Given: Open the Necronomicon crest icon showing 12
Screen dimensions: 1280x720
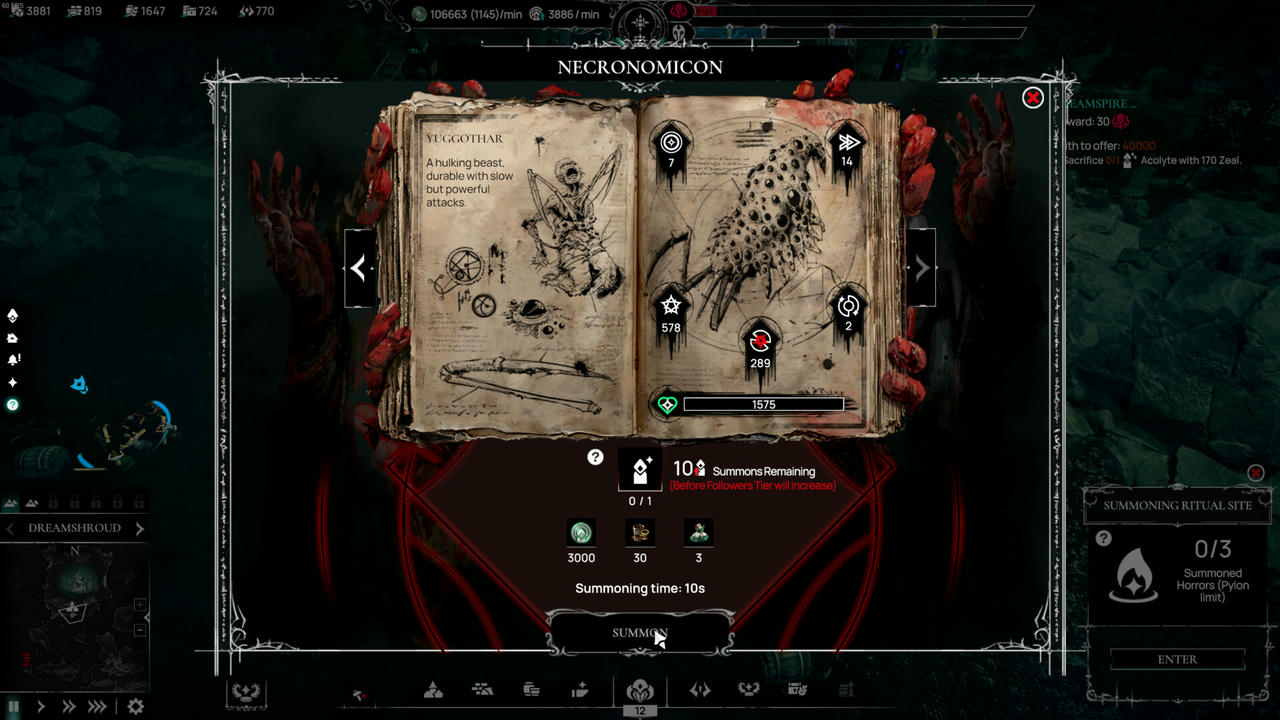Looking at the screenshot, I should point(641,691).
